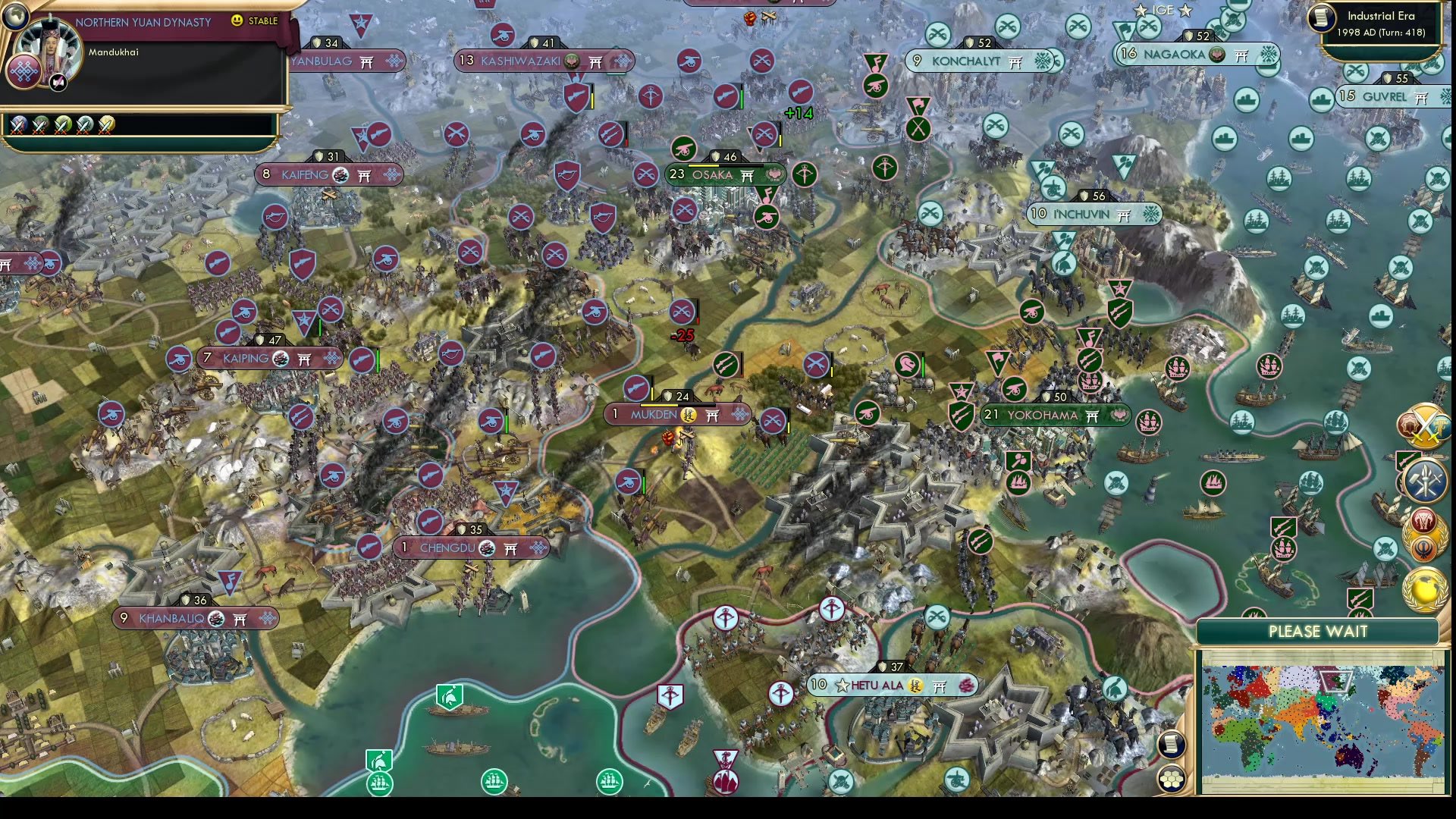Open the notification log scroll icon
Image resolution: width=1456 pixels, height=819 pixels.
point(1171,745)
